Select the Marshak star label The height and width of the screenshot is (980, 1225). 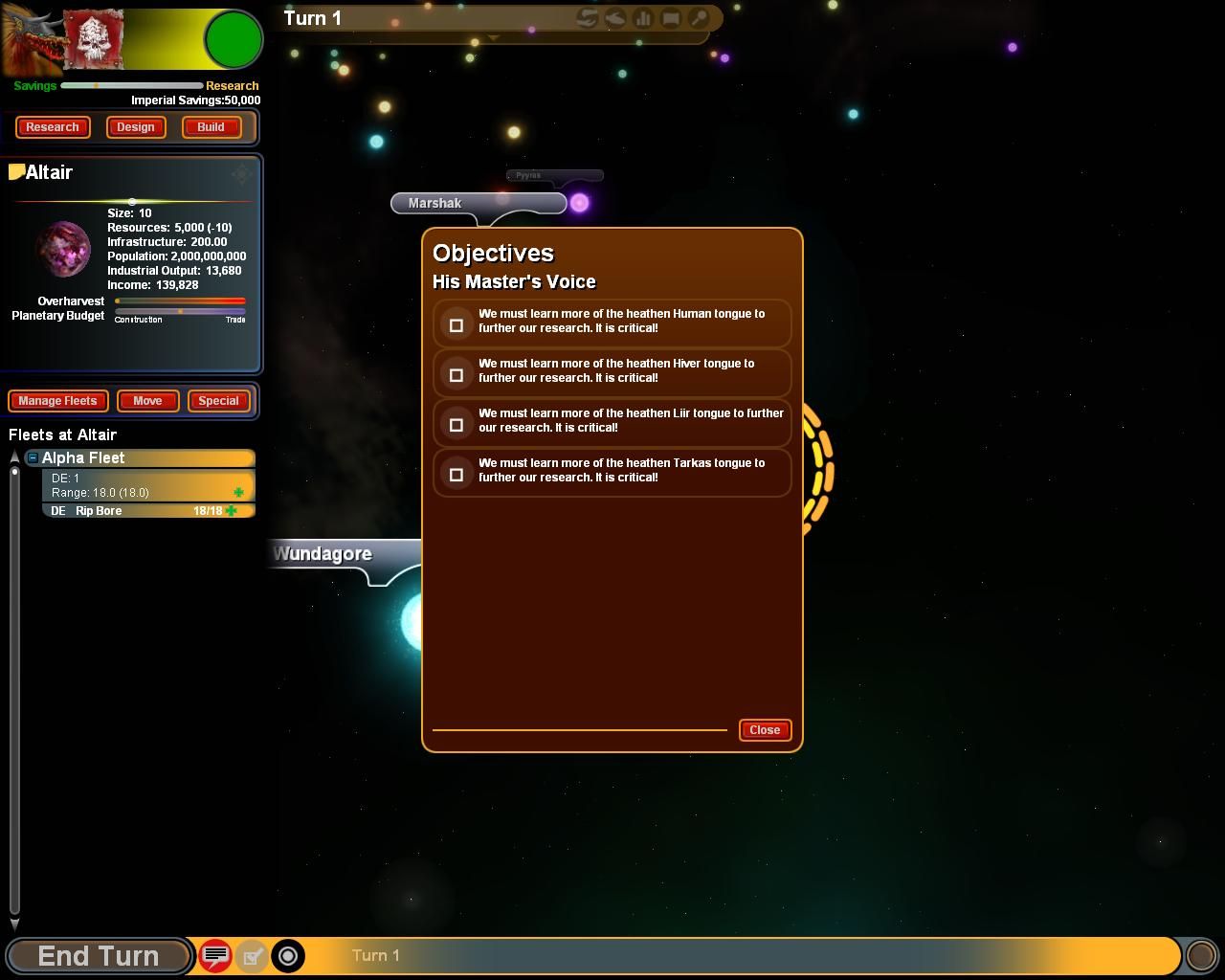tap(435, 203)
